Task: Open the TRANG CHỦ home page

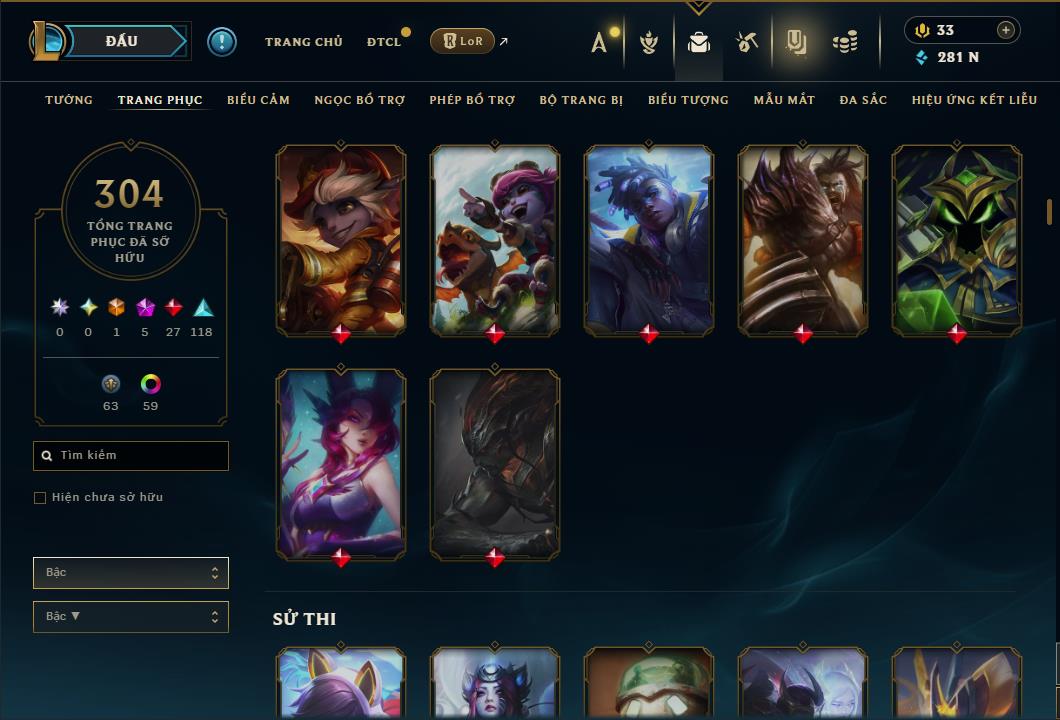Action: click(303, 42)
